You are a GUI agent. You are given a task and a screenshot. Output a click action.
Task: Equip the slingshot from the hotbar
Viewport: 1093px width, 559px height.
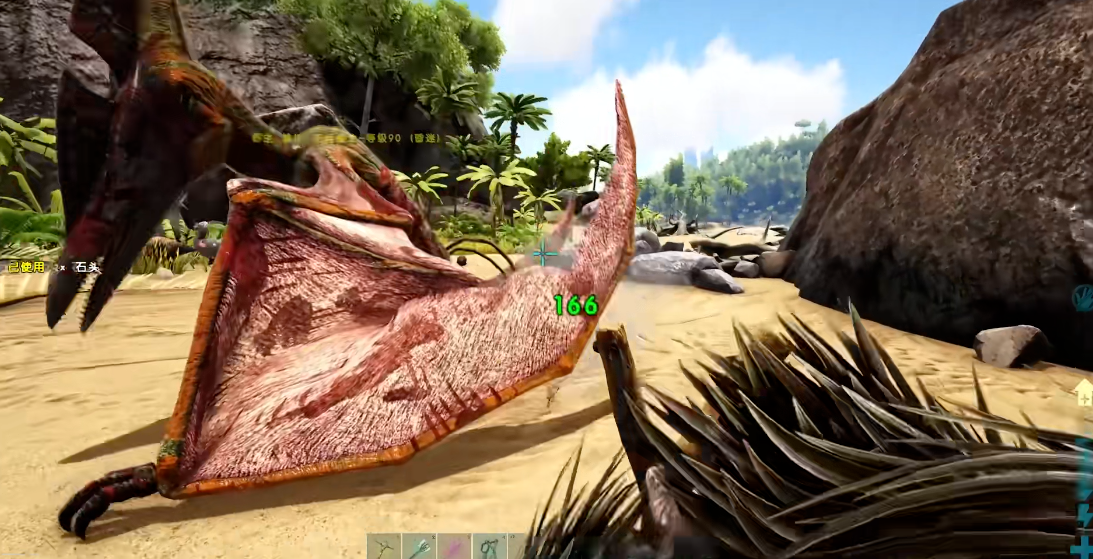[489, 547]
